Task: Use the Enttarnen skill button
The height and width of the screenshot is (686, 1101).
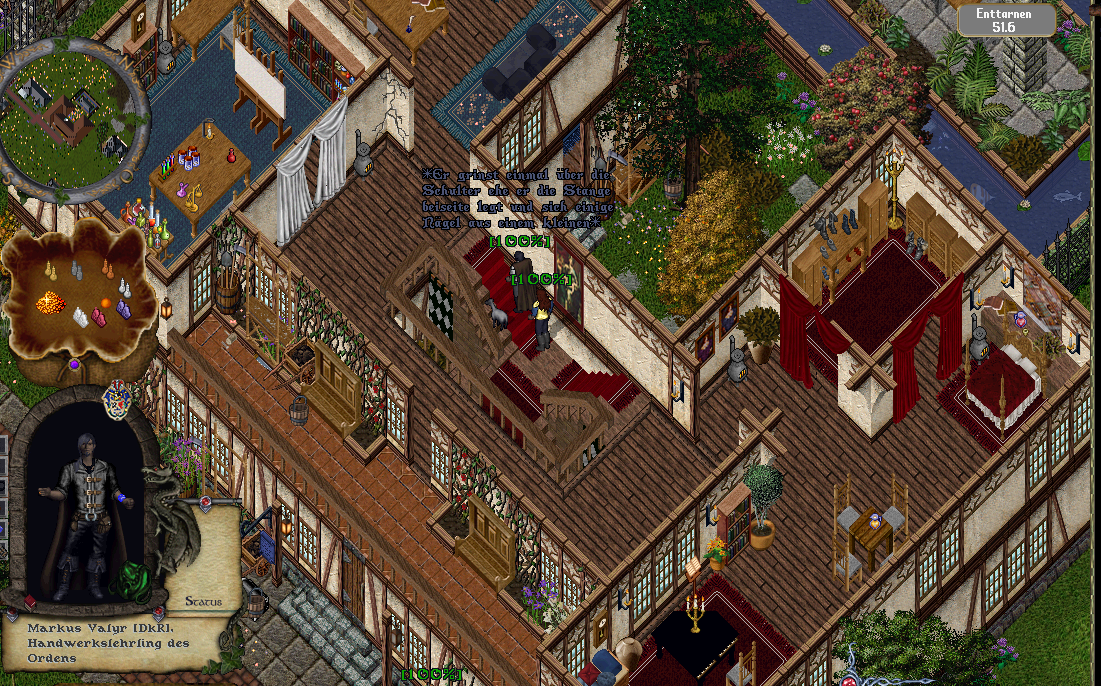Action: point(1006,20)
